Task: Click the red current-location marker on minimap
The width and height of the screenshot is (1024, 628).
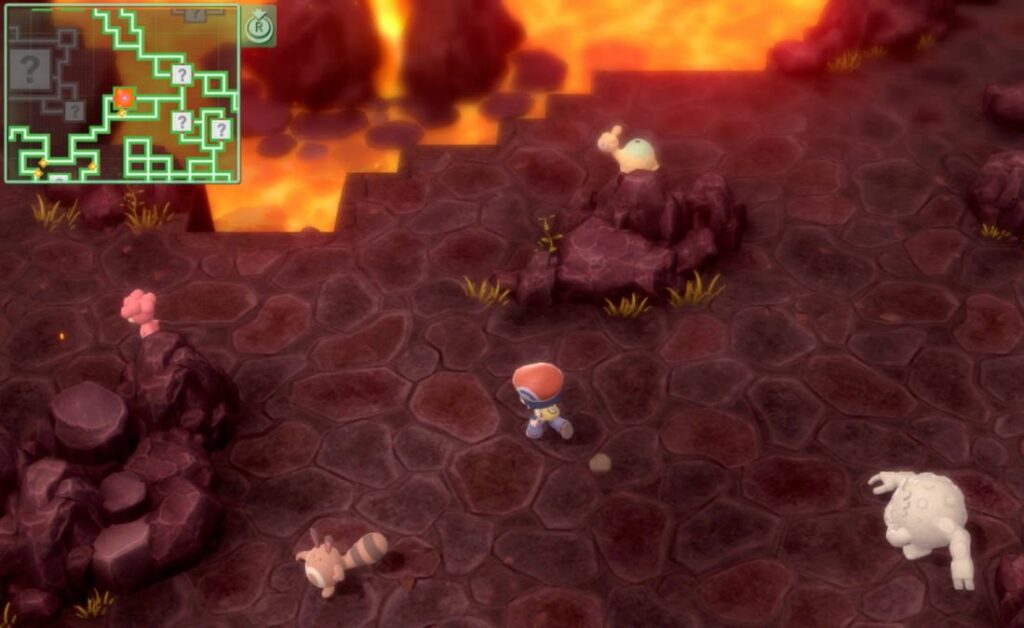Action: coord(124,98)
